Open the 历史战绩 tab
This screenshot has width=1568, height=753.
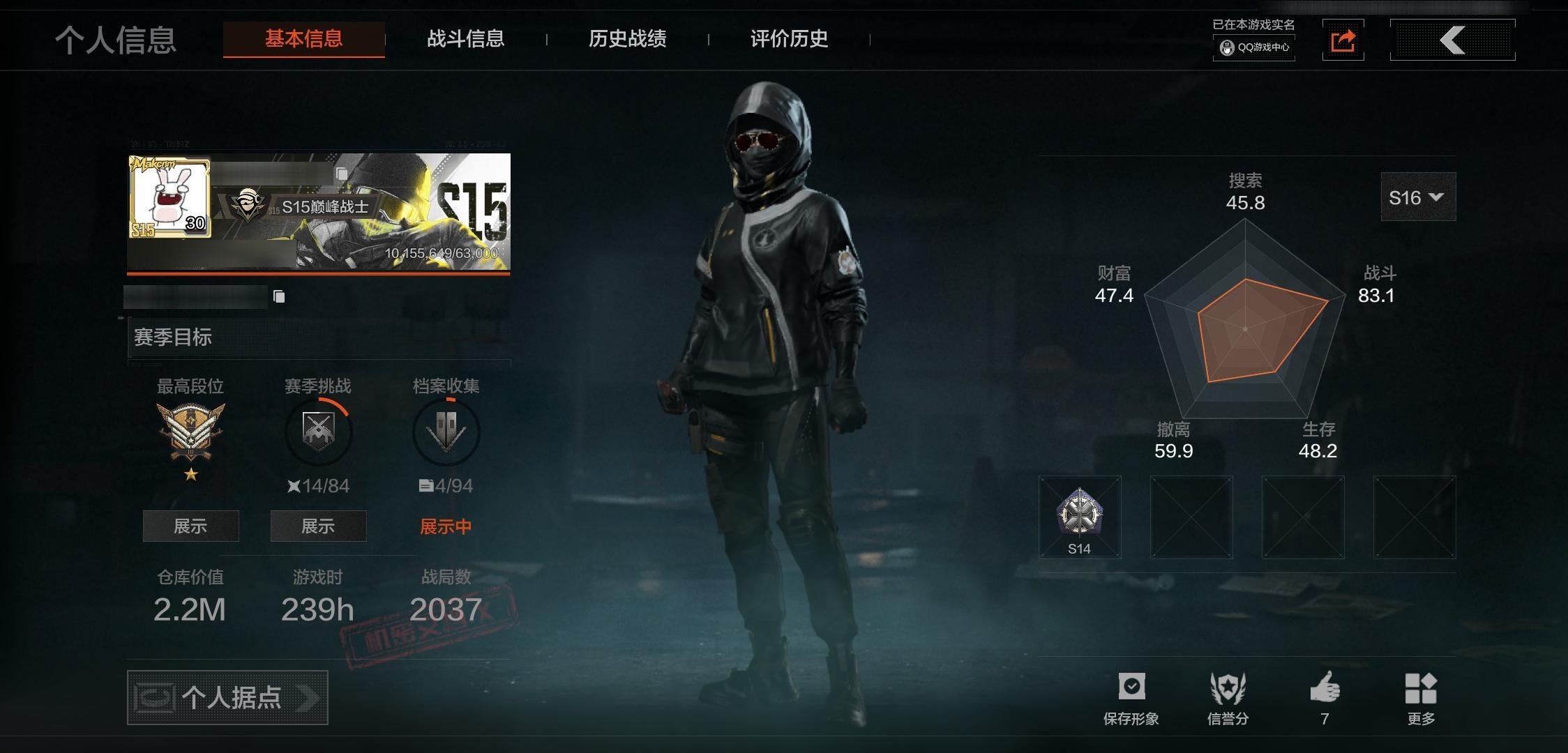pyautogui.click(x=627, y=40)
